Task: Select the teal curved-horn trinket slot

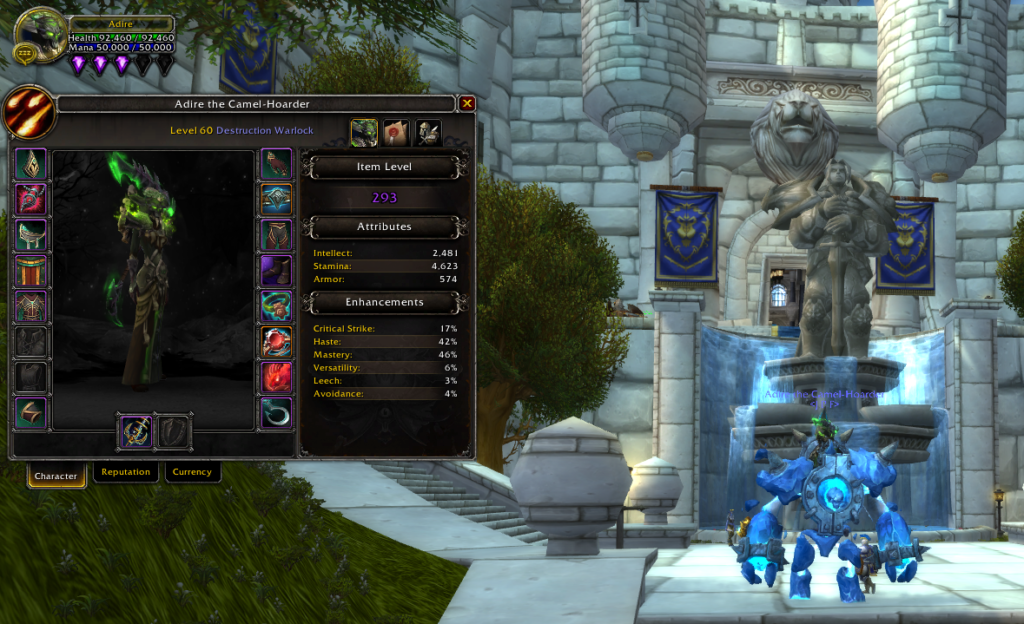Action: pyautogui.click(x=276, y=413)
